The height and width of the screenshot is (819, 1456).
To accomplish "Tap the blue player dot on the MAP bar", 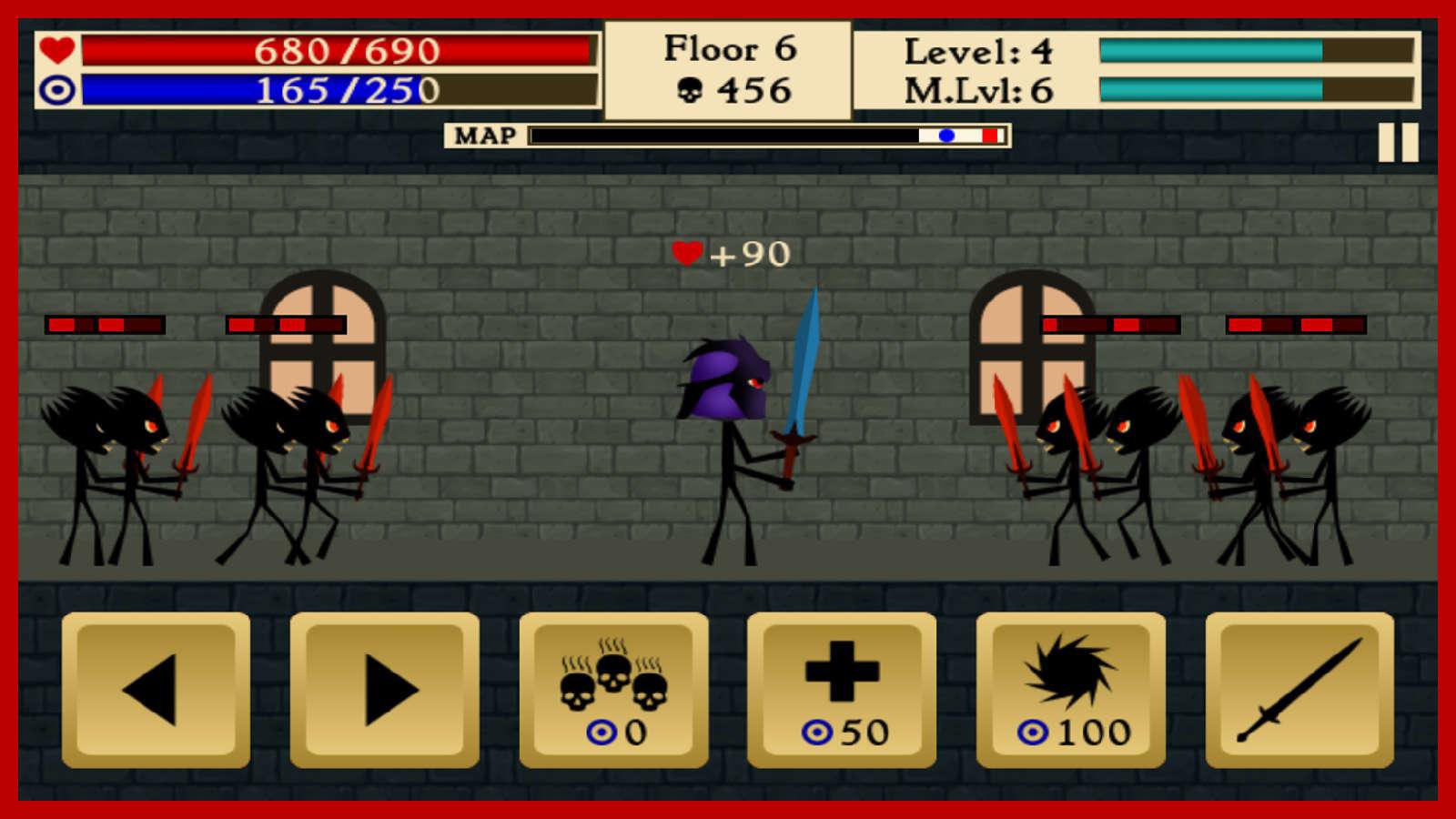I will click(945, 135).
